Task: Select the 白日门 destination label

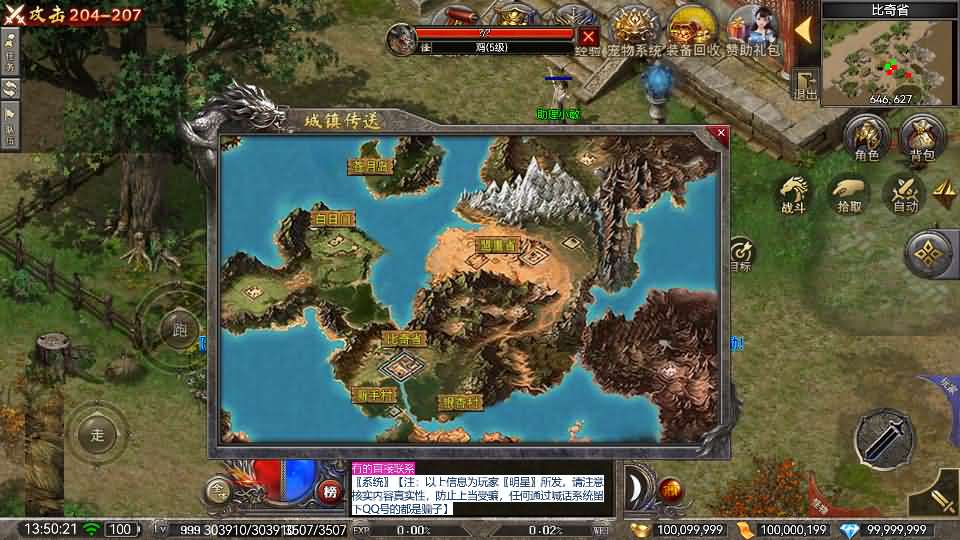Action: pos(334,219)
